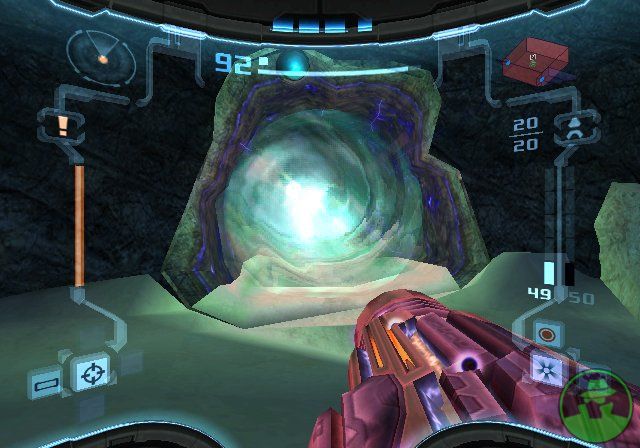
Task: Switch to the Scan Visor rectangle icon
Action: tap(46, 382)
